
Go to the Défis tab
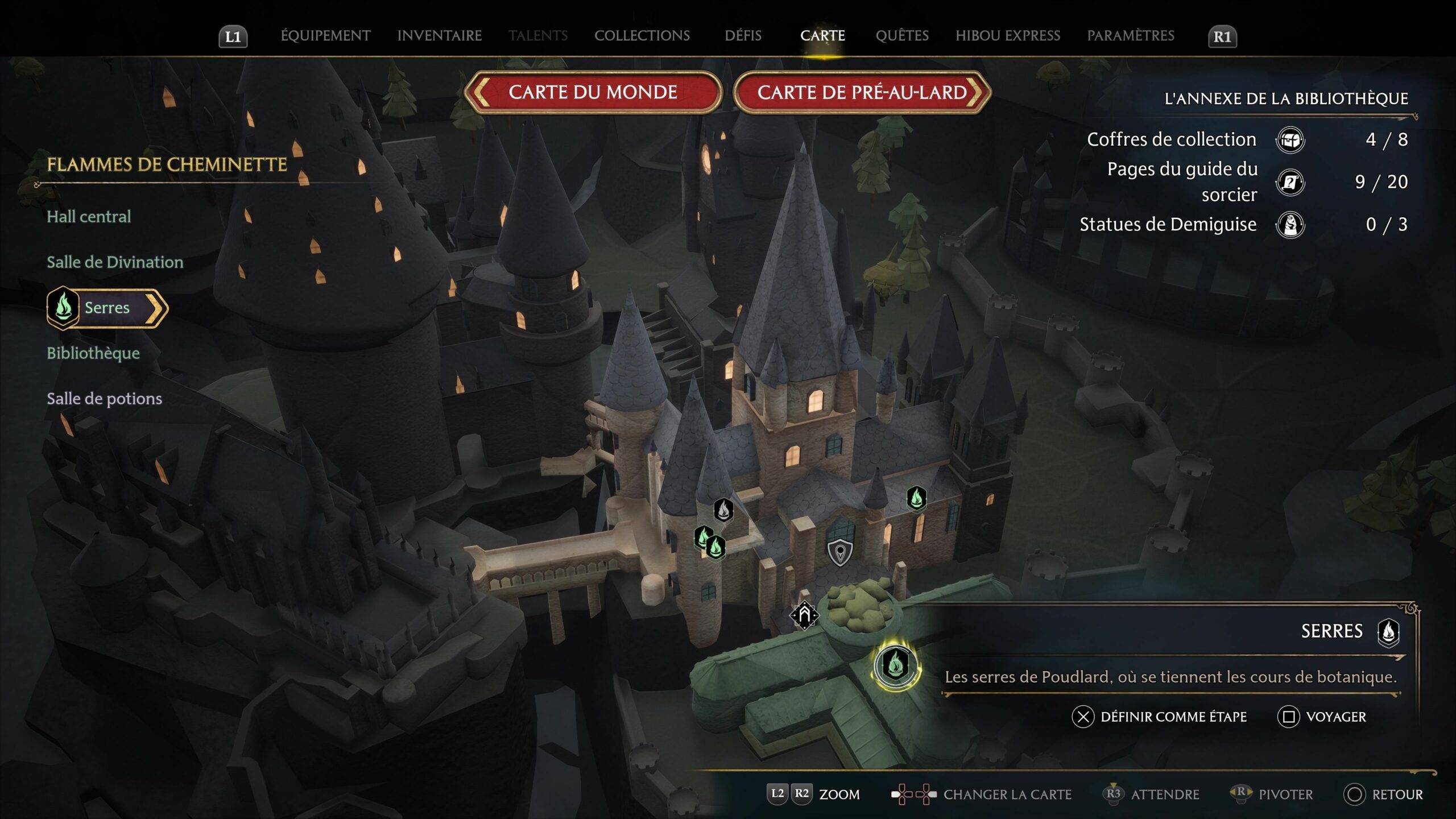click(743, 36)
